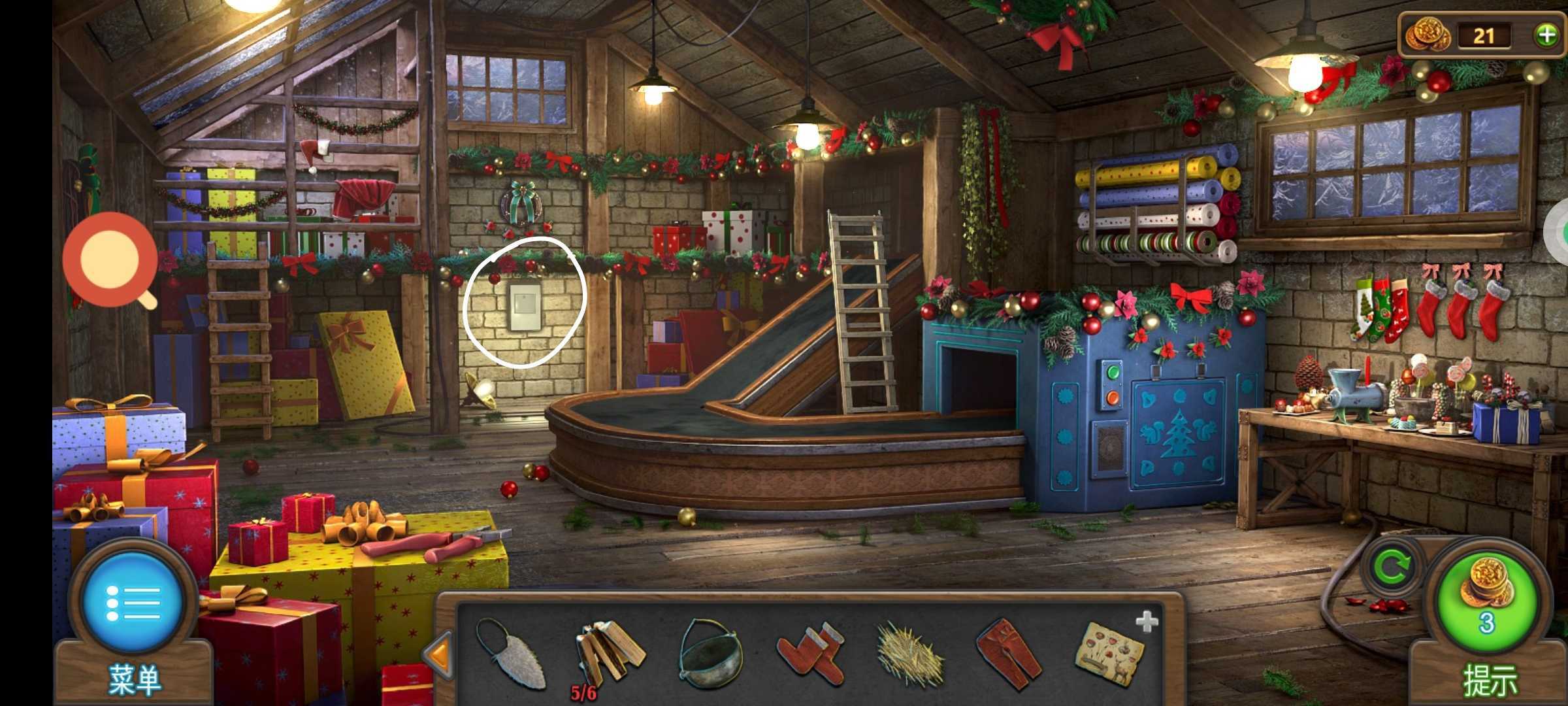The image size is (1568, 706).
Task: Open the 菜单 menu button
Action: [133, 603]
